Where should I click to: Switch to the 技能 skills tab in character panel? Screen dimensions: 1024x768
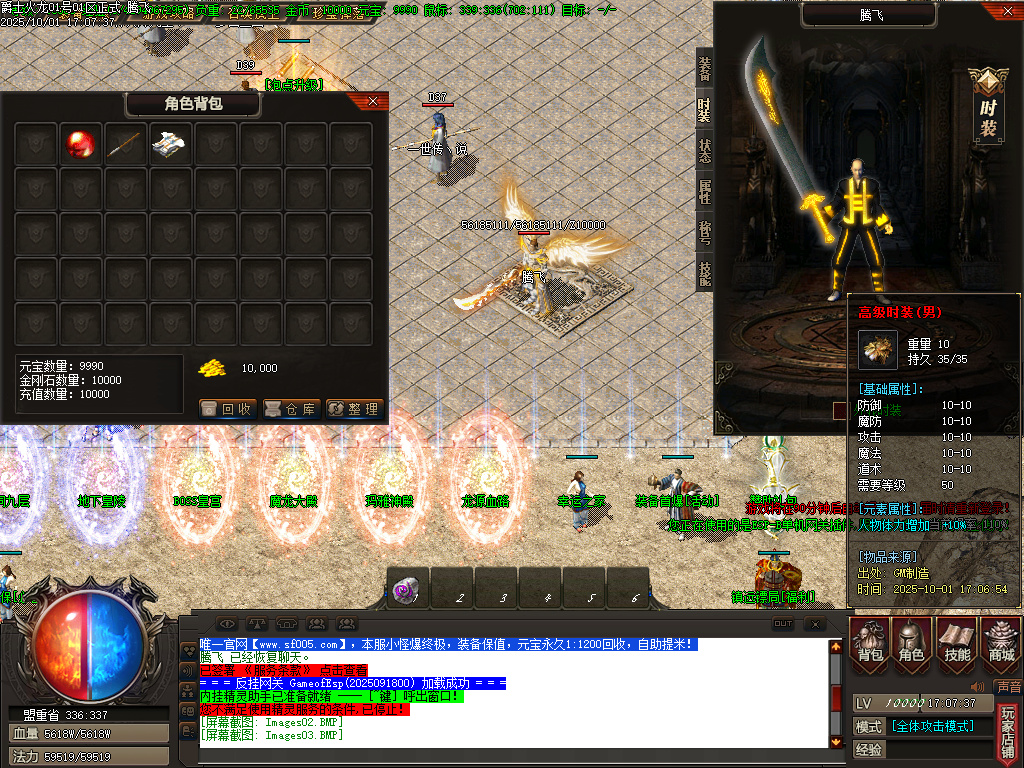coord(705,273)
